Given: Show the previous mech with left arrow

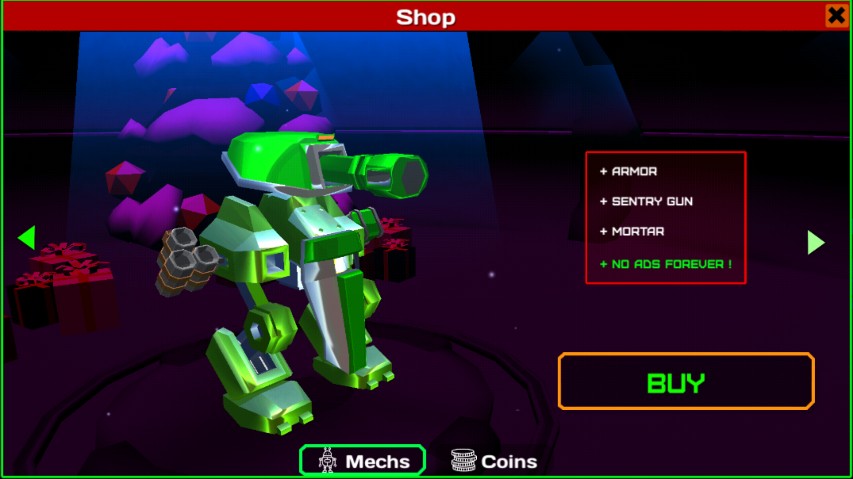Looking at the screenshot, I should [27, 238].
